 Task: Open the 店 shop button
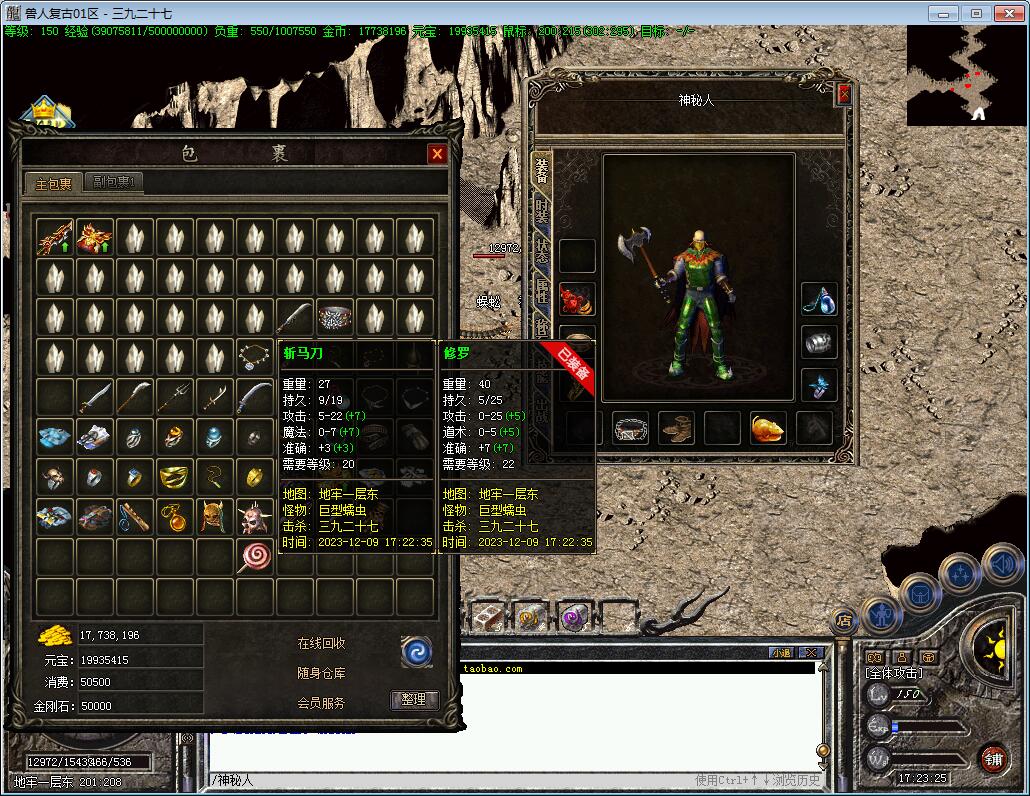coord(845,617)
